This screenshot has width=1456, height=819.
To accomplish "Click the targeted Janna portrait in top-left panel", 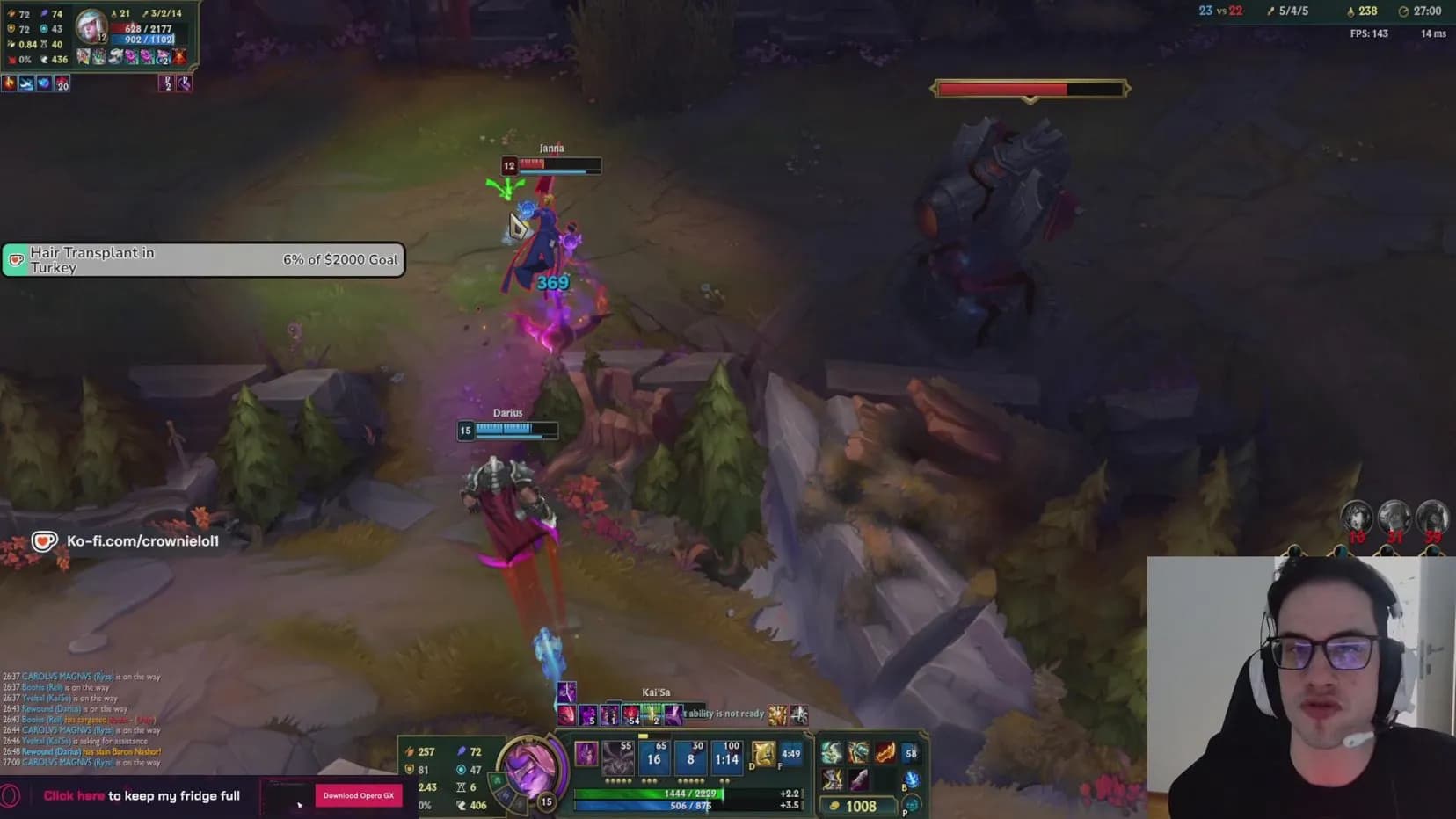I will [91, 26].
